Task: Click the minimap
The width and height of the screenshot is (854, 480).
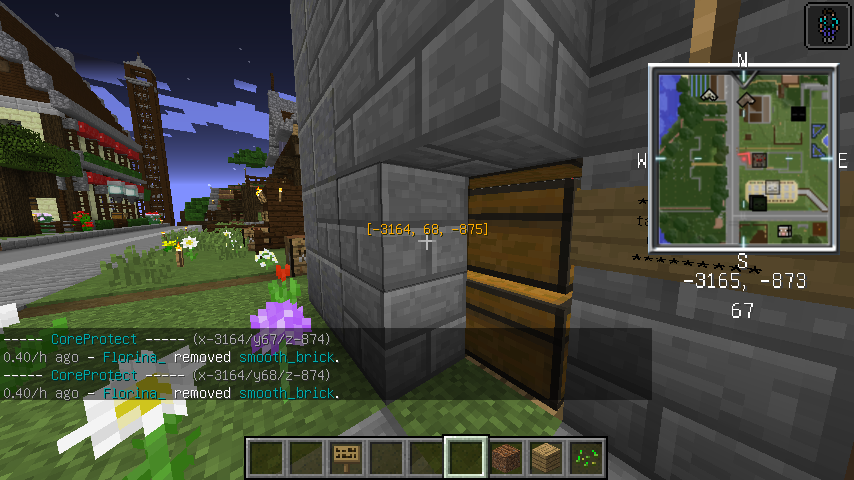Action: (x=742, y=158)
